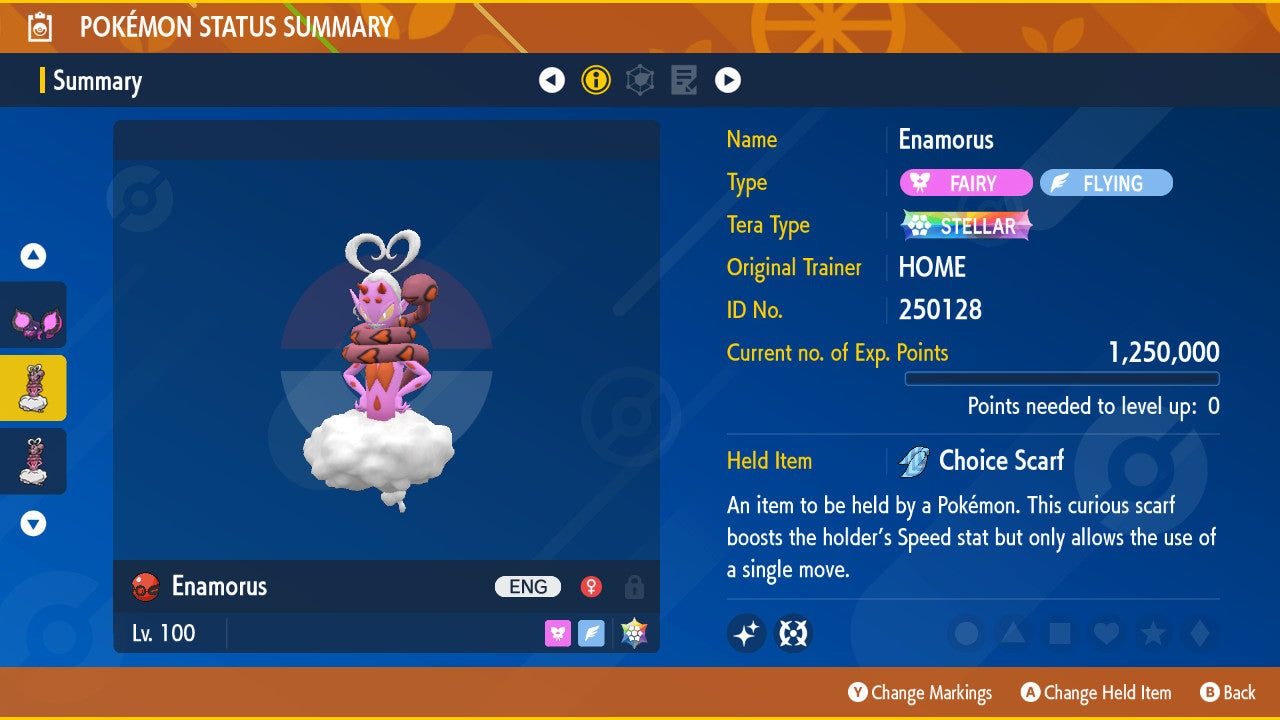The image size is (1280, 720).
Task: Move up the party list arrow
Action: (34, 256)
